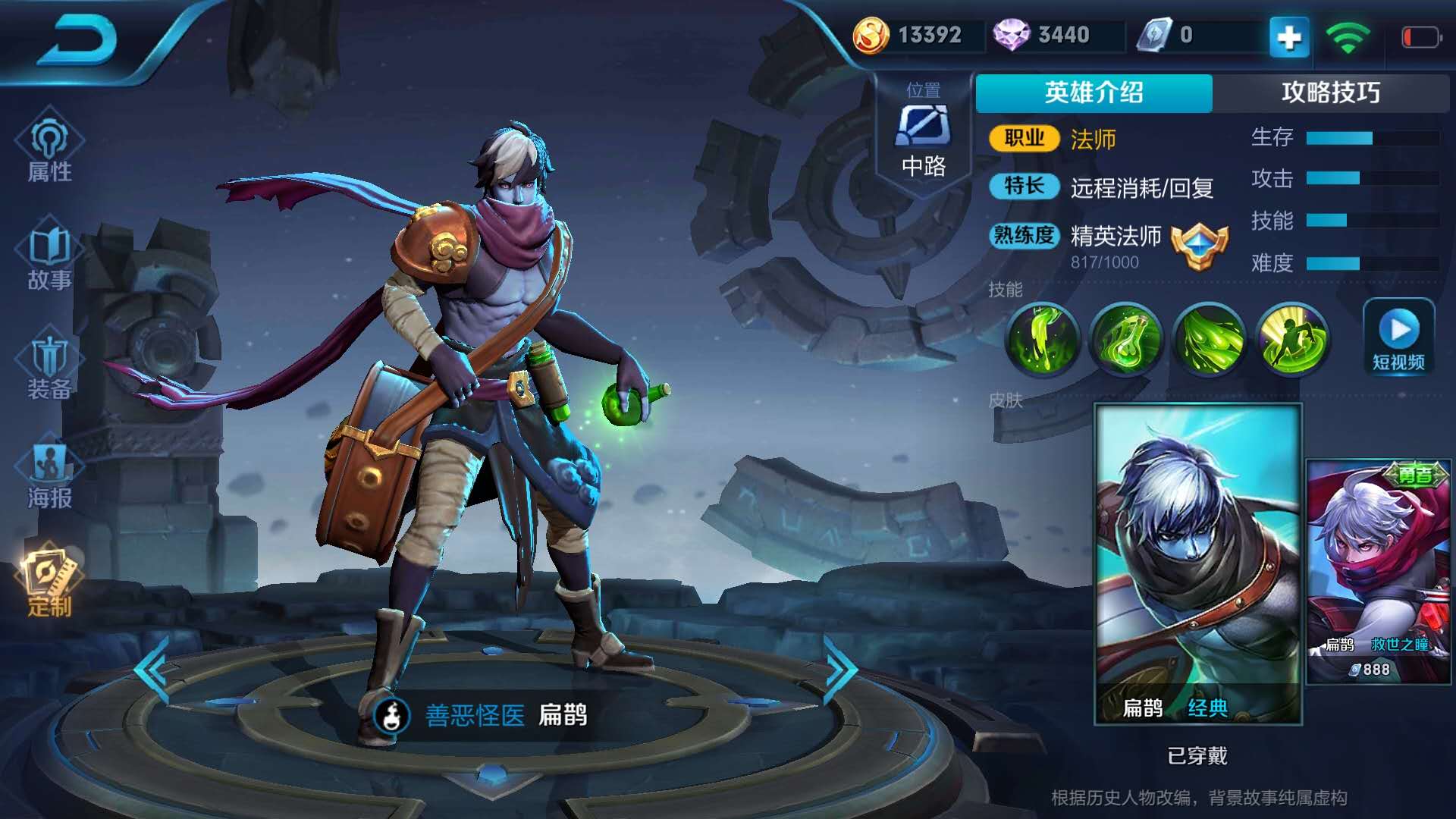Viewport: 1456px width, 819px height.
Task: Choose the 扁鹊 经典 classic skin
Action: tap(1198, 565)
